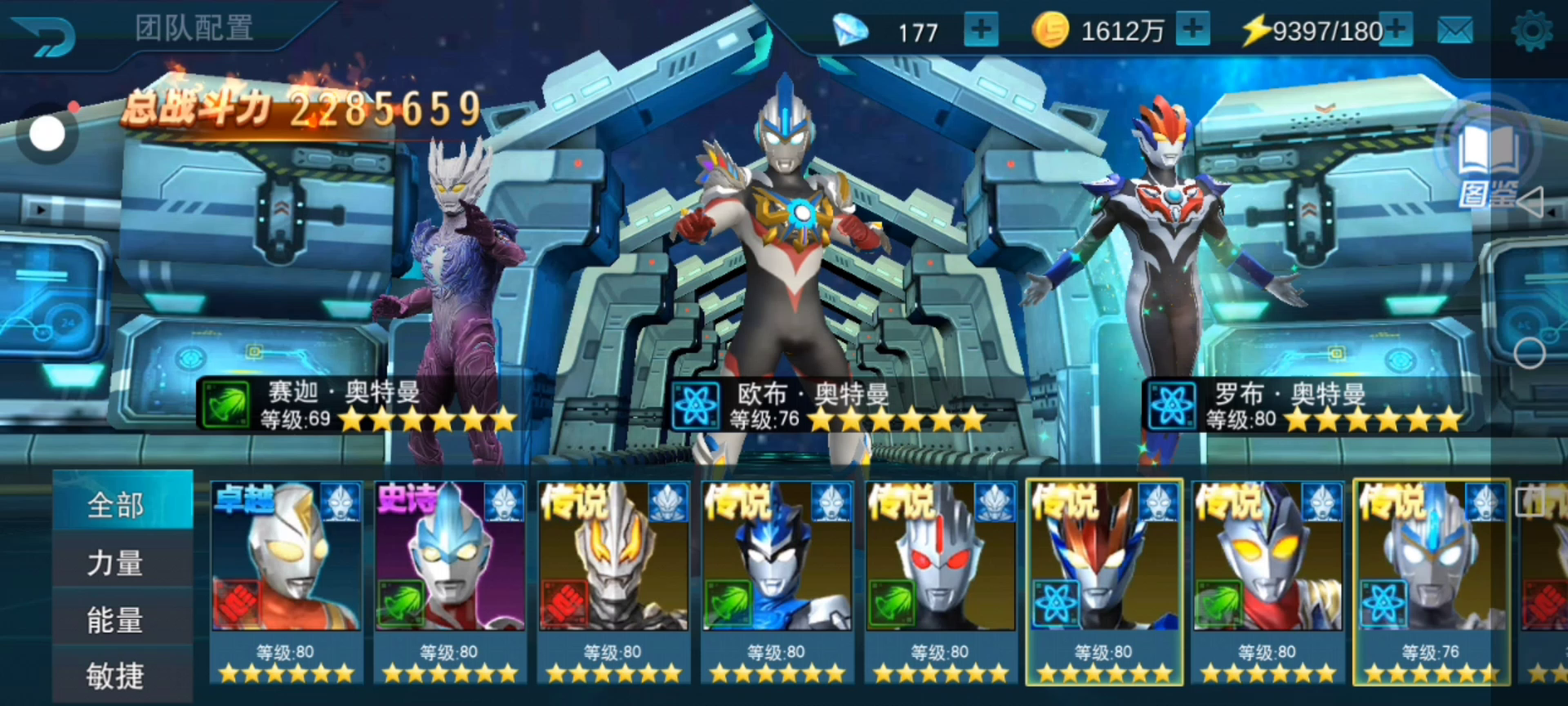Image resolution: width=1568 pixels, height=706 pixels.
Task: Select the 卓越 rank hero card
Action: [x=286, y=580]
